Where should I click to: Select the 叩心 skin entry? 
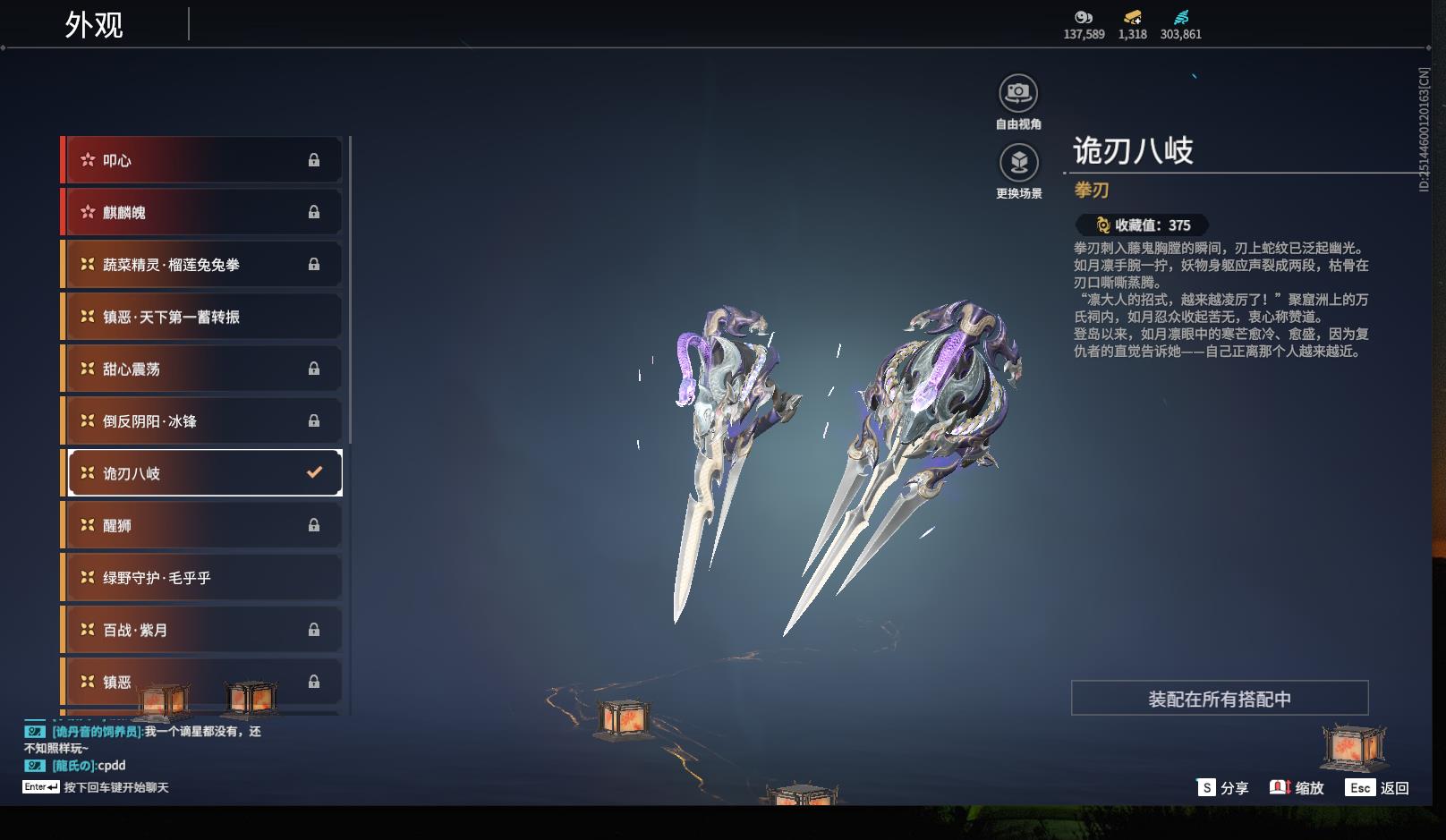click(202, 160)
